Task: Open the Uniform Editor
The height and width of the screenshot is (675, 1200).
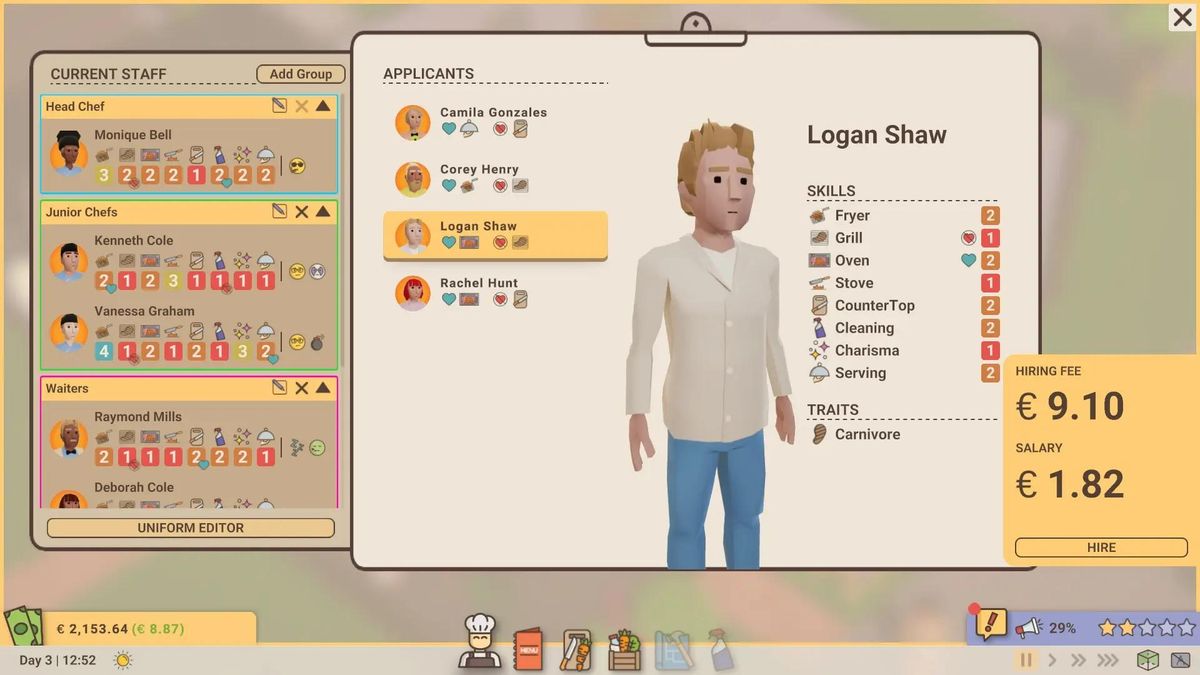Action: pos(190,528)
